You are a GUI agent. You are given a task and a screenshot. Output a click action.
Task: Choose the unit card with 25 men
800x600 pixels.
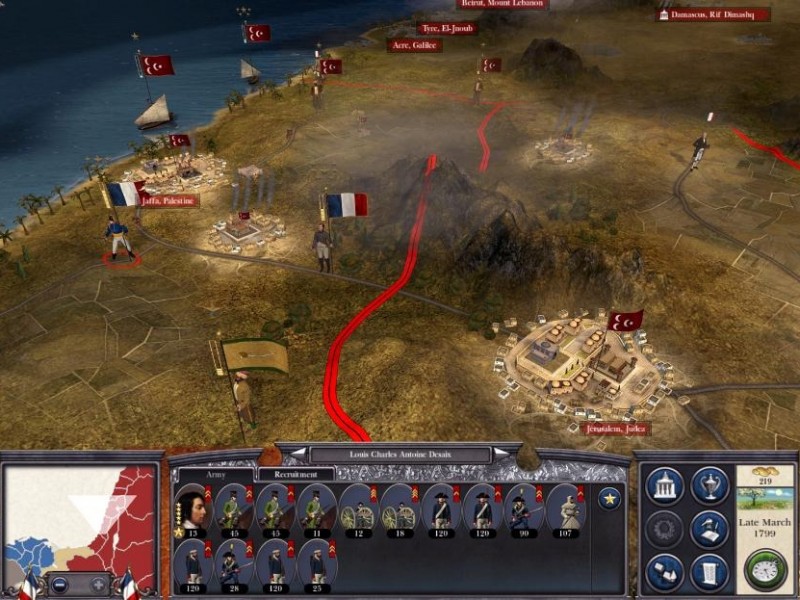(316, 566)
